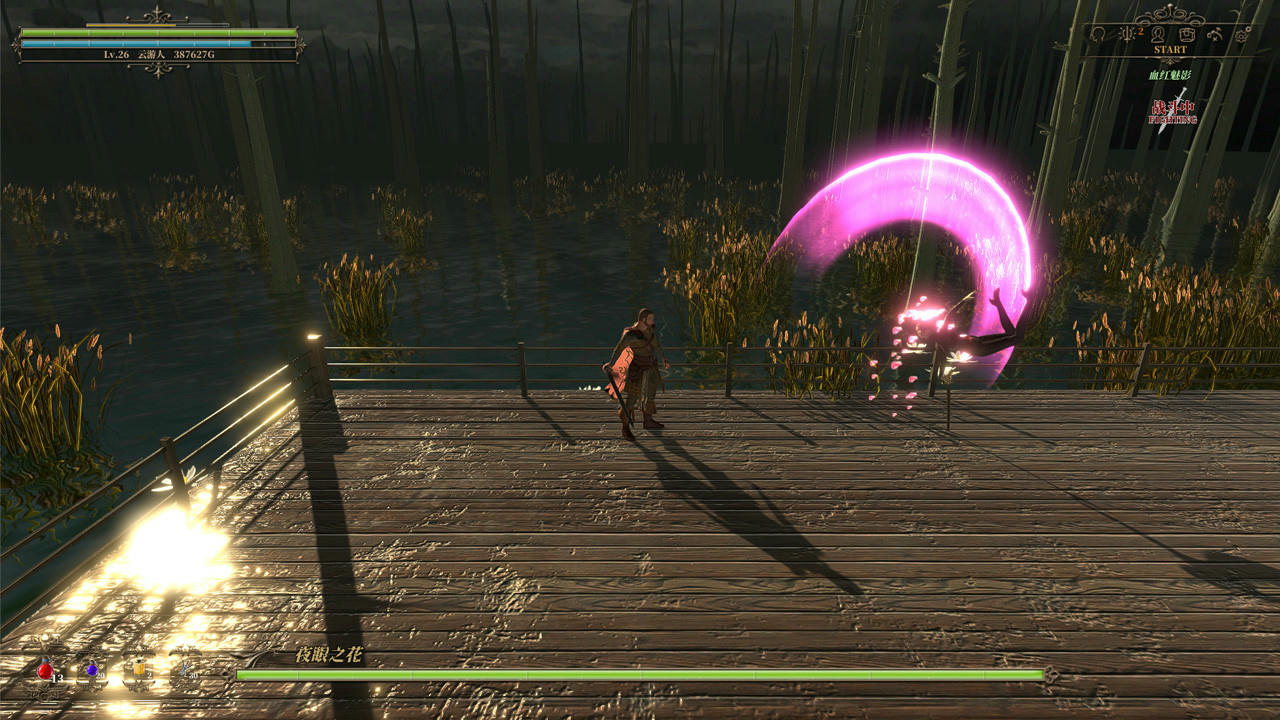This screenshot has height=720, width=1280.
Task: Open the skills icon marked with 2
Action: pos(1128,34)
